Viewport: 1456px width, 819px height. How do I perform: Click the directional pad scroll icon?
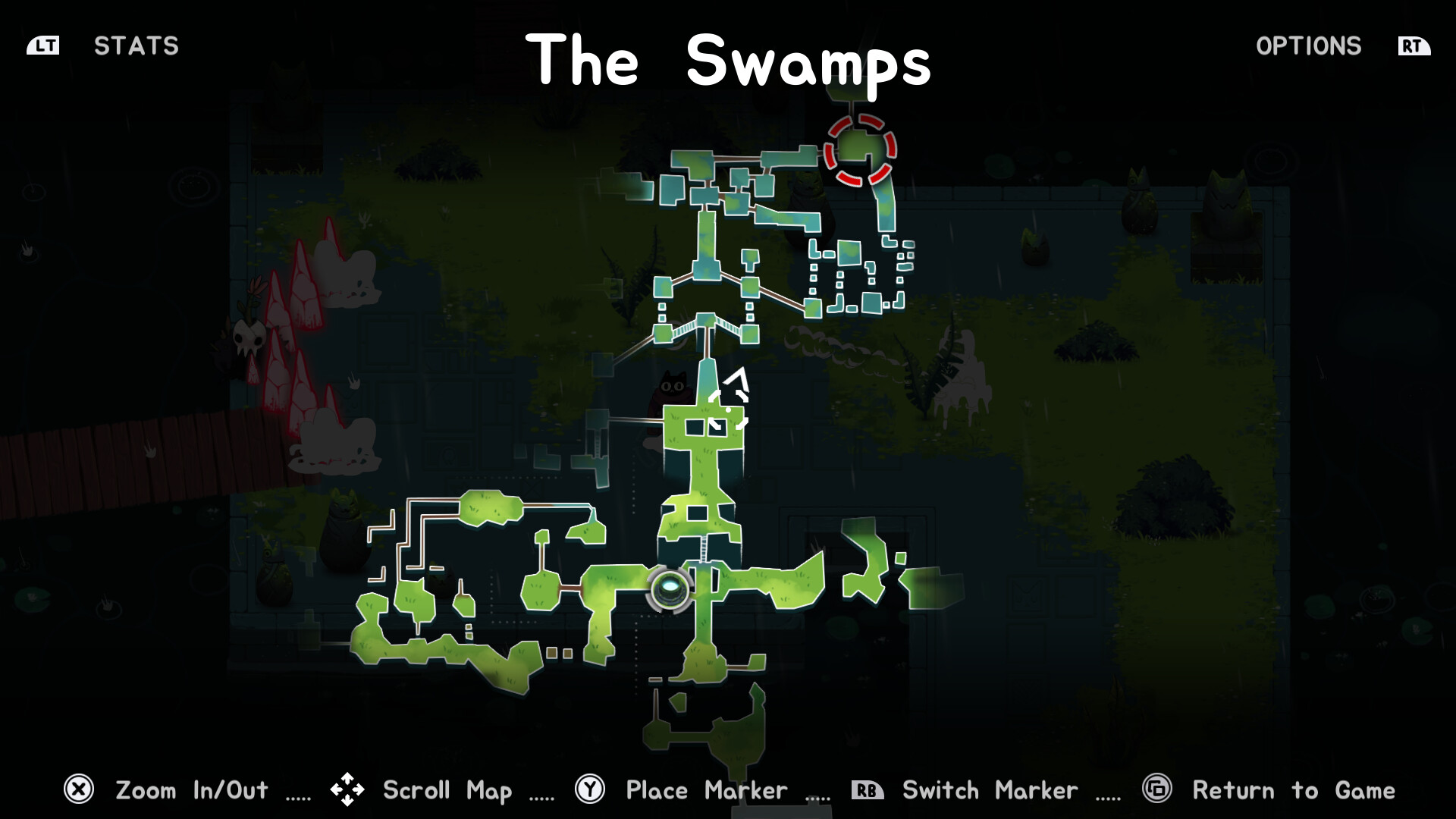pos(347,789)
